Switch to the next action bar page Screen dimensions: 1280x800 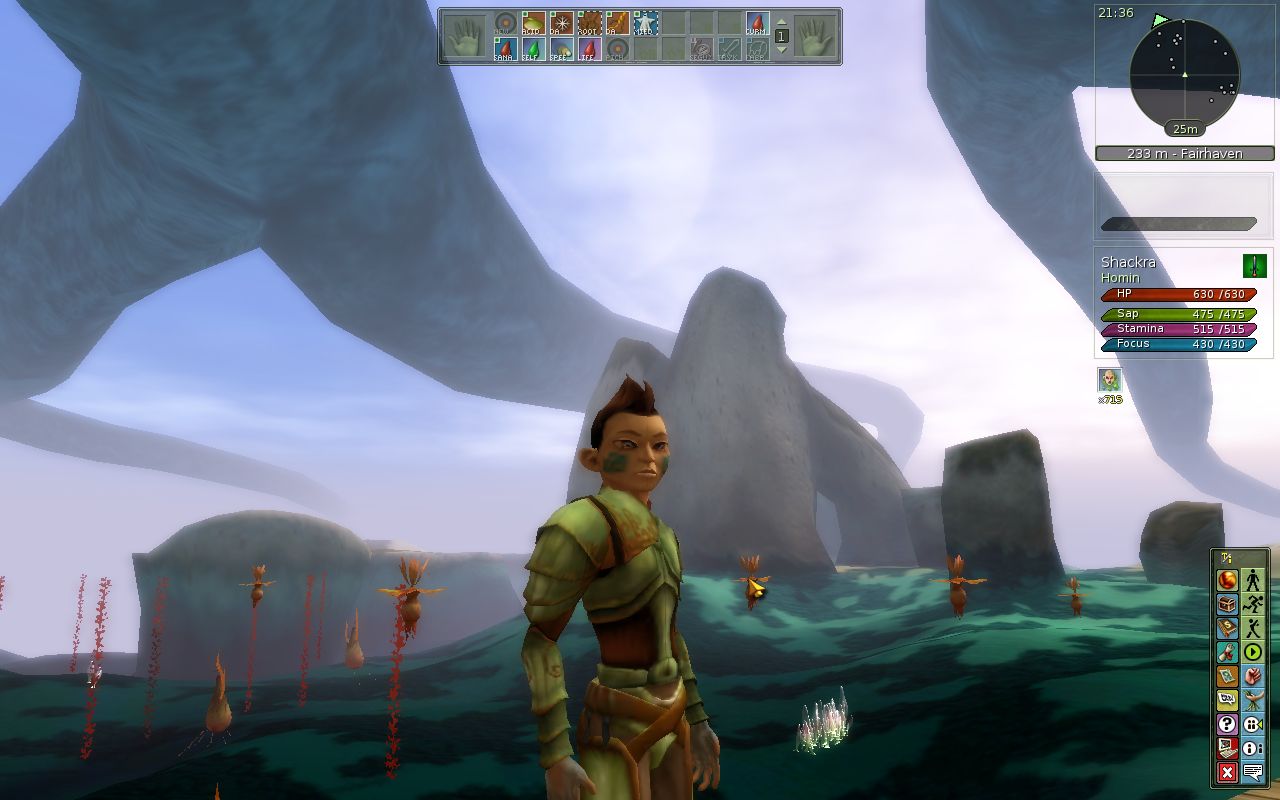pyautogui.click(x=782, y=49)
